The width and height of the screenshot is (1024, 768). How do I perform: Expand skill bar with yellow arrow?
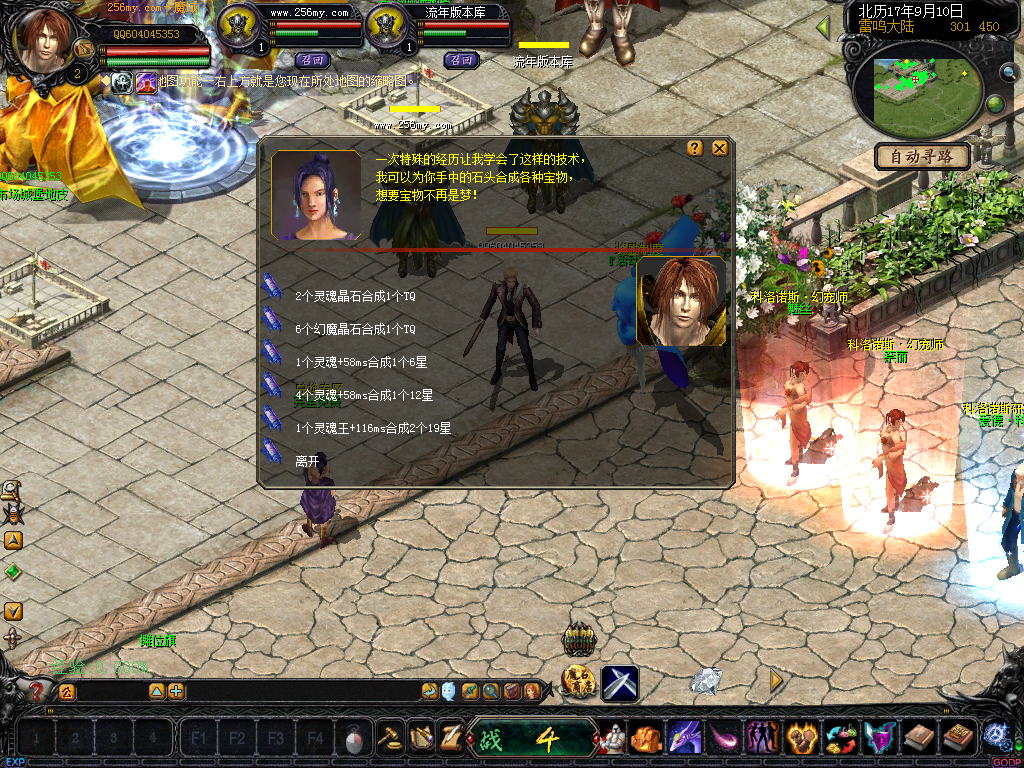tap(776, 681)
